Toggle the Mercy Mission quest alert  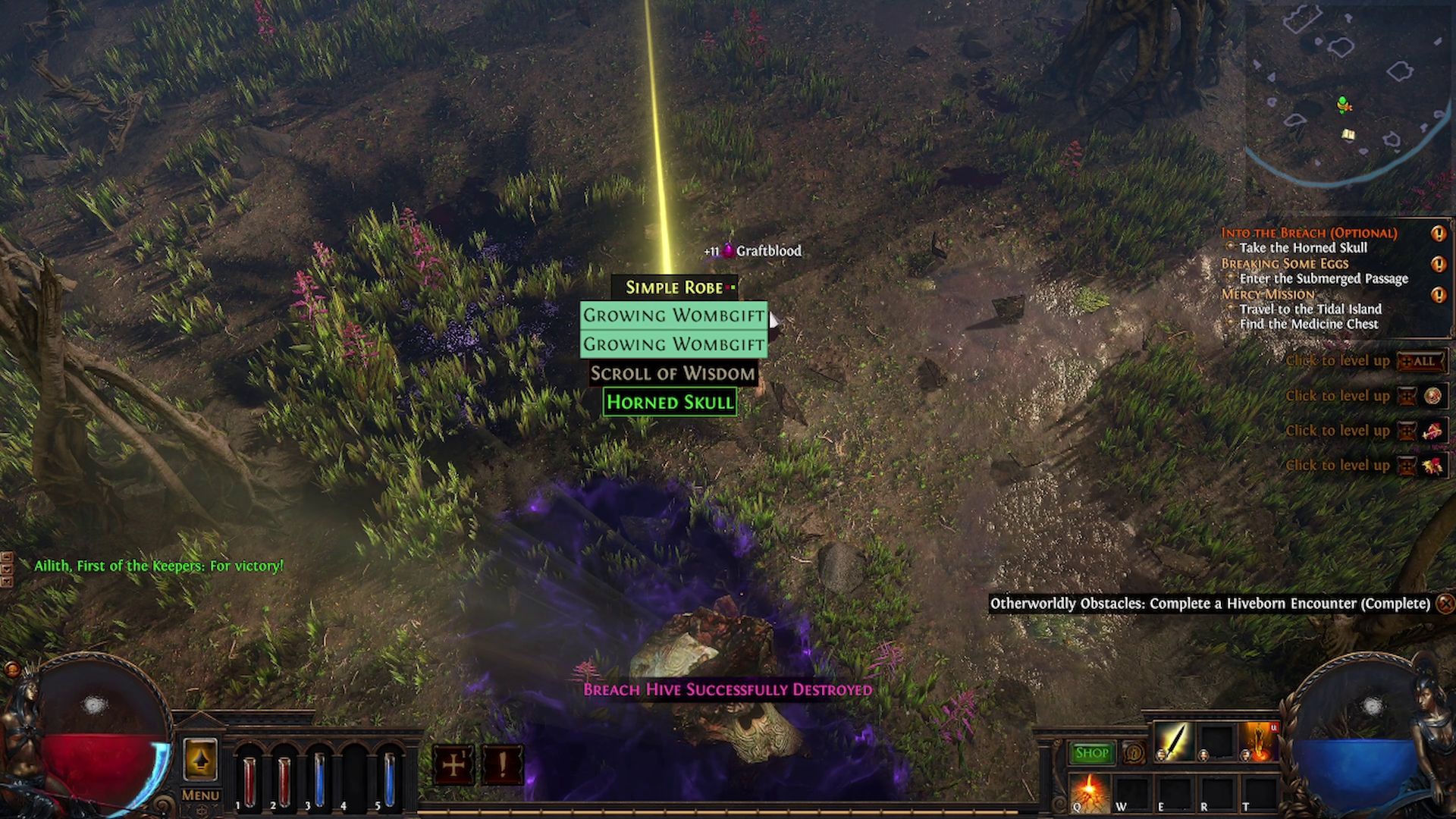(1438, 293)
